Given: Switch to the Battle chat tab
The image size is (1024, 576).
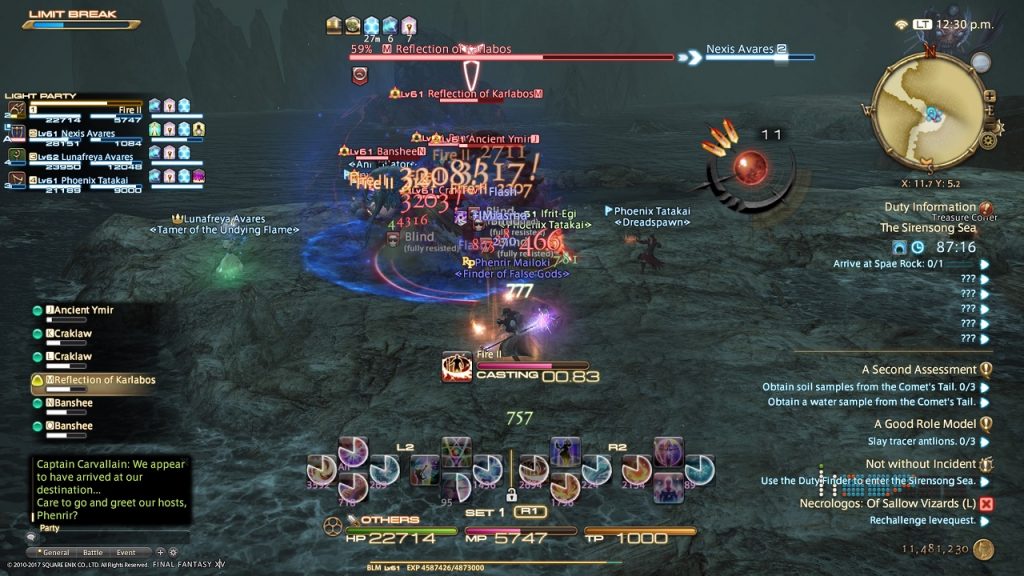Looking at the screenshot, I should [92, 552].
